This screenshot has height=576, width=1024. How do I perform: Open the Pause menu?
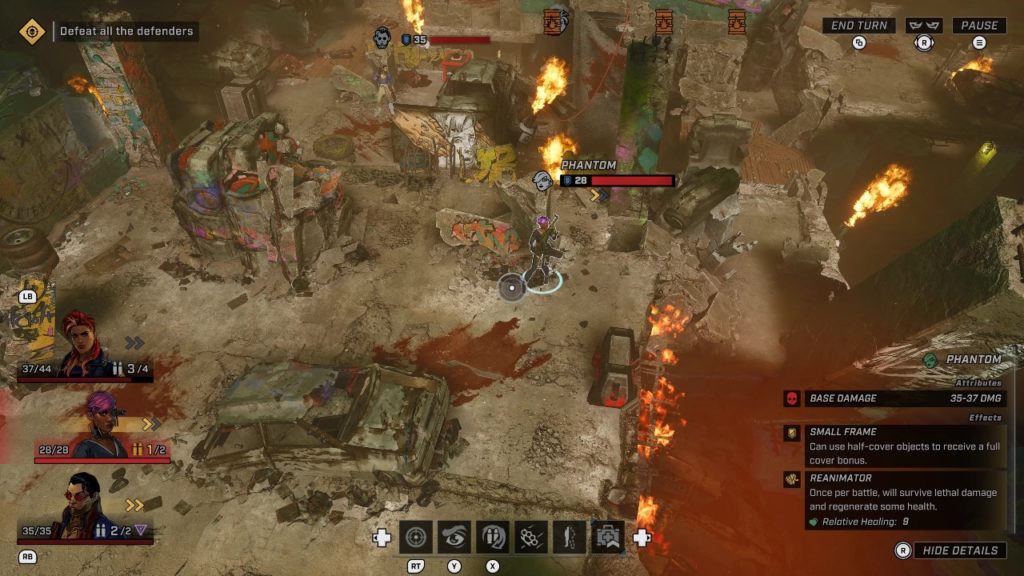click(979, 26)
